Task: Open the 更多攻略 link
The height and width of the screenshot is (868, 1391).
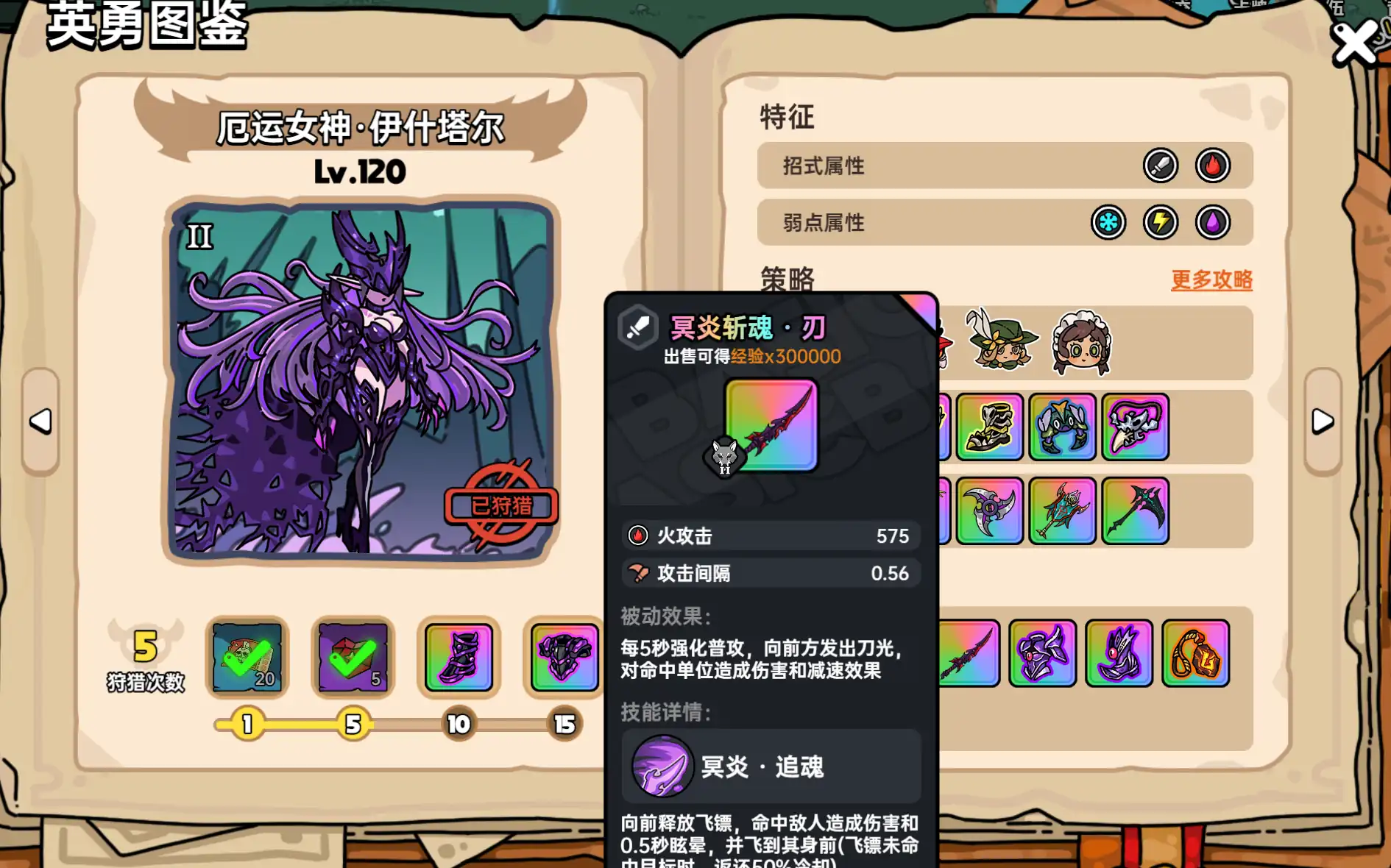Action: (1211, 280)
